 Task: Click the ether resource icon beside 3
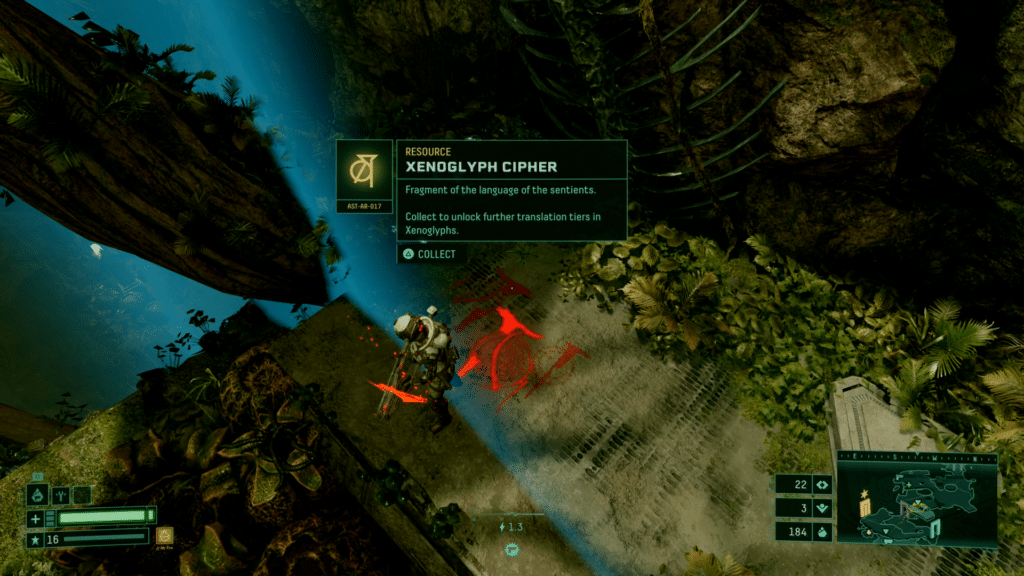click(822, 508)
